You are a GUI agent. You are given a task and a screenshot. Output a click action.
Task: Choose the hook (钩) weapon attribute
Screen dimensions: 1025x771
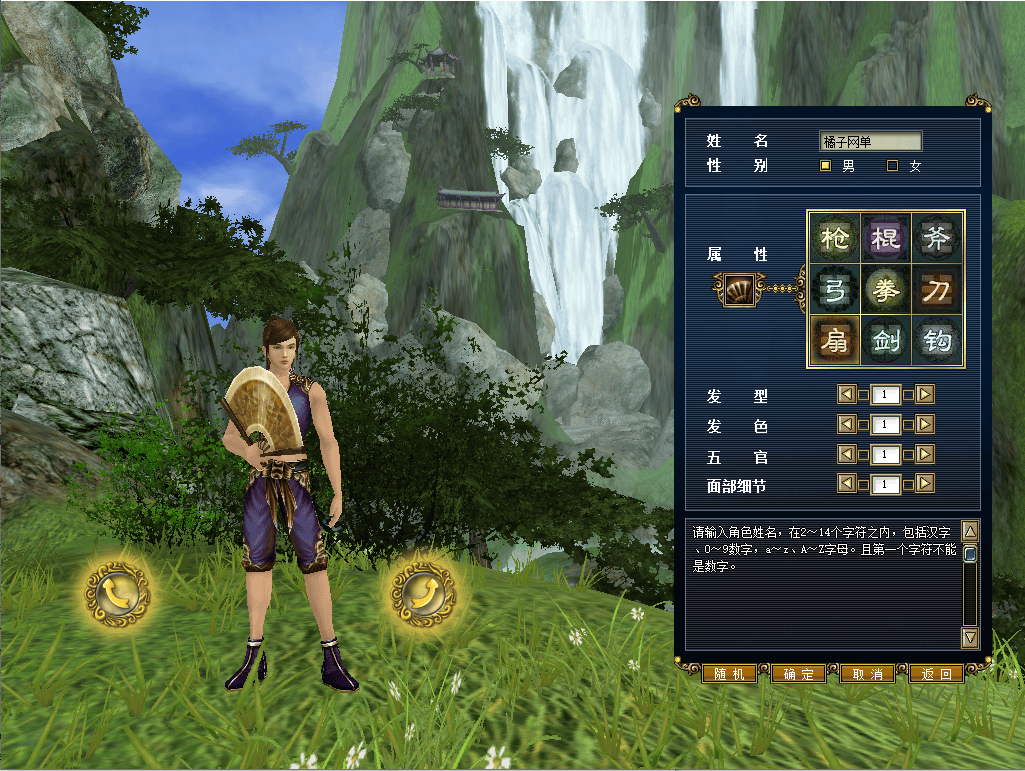point(938,342)
